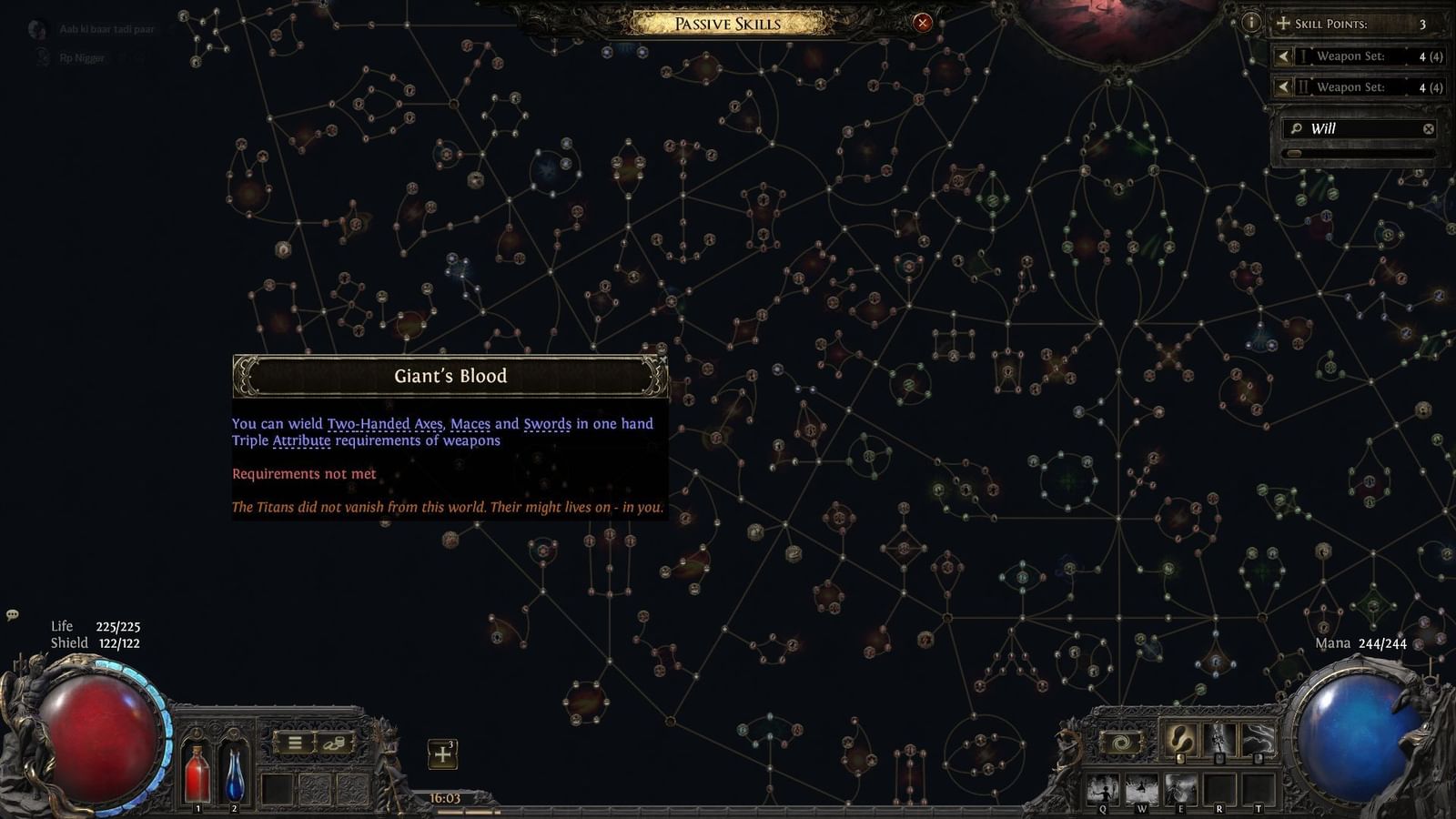Image resolution: width=1456 pixels, height=819 pixels.
Task: Open the spiral emblem left of the skill slots
Action: click(1120, 741)
